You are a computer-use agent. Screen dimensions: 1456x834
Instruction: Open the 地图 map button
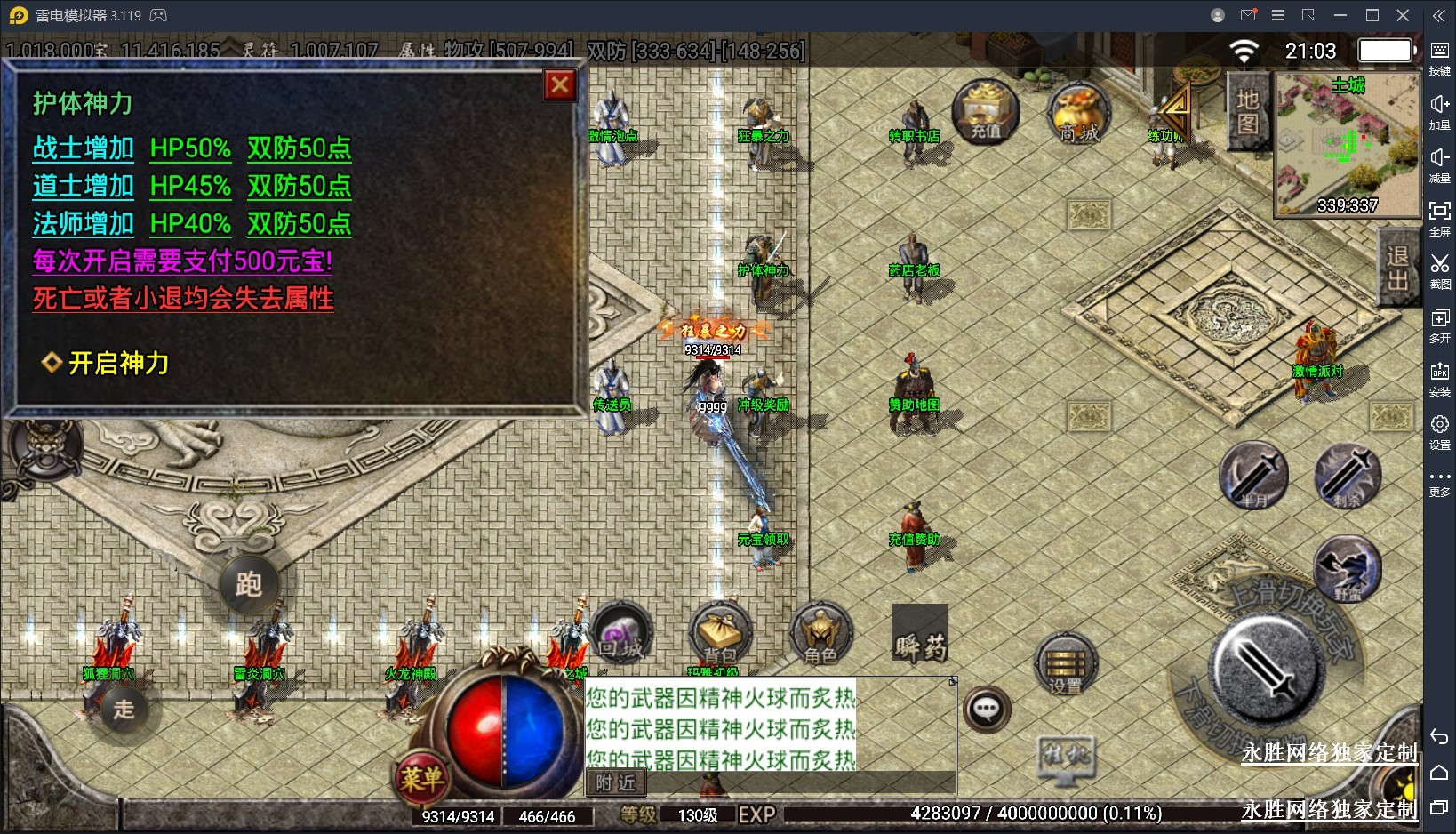tap(1247, 111)
